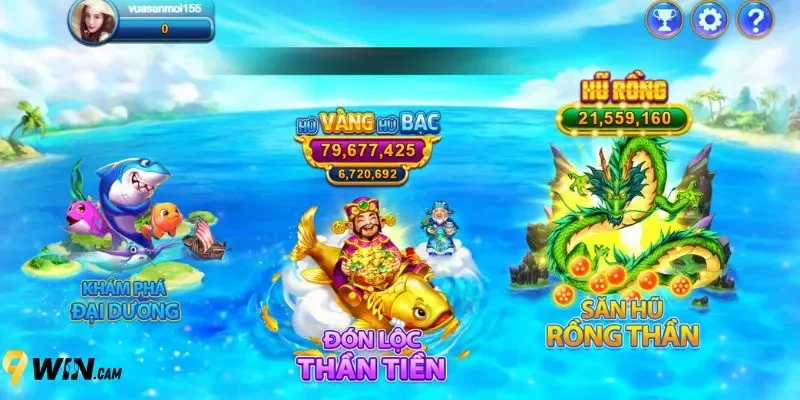Show help with the question mark button
The image size is (800, 400).
pos(755,18)
